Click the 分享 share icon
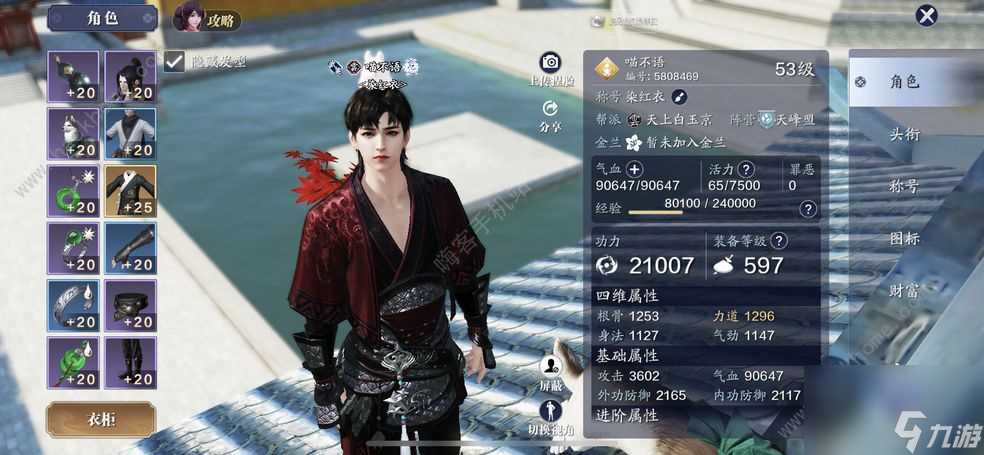The width and height of the screenshot is (984, 455). (550, 109)
